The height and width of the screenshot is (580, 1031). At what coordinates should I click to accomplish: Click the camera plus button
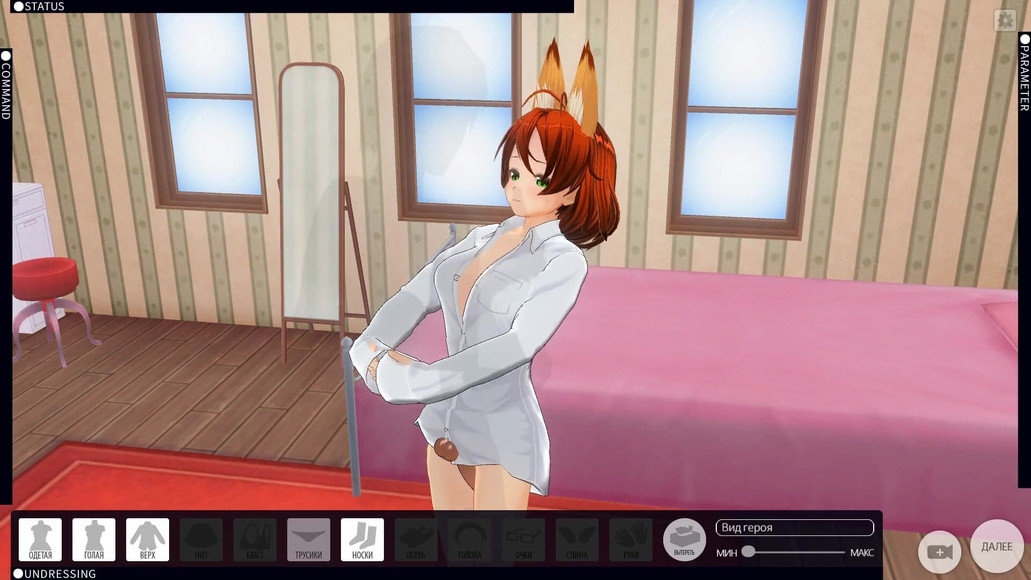[x=939, y=552]
